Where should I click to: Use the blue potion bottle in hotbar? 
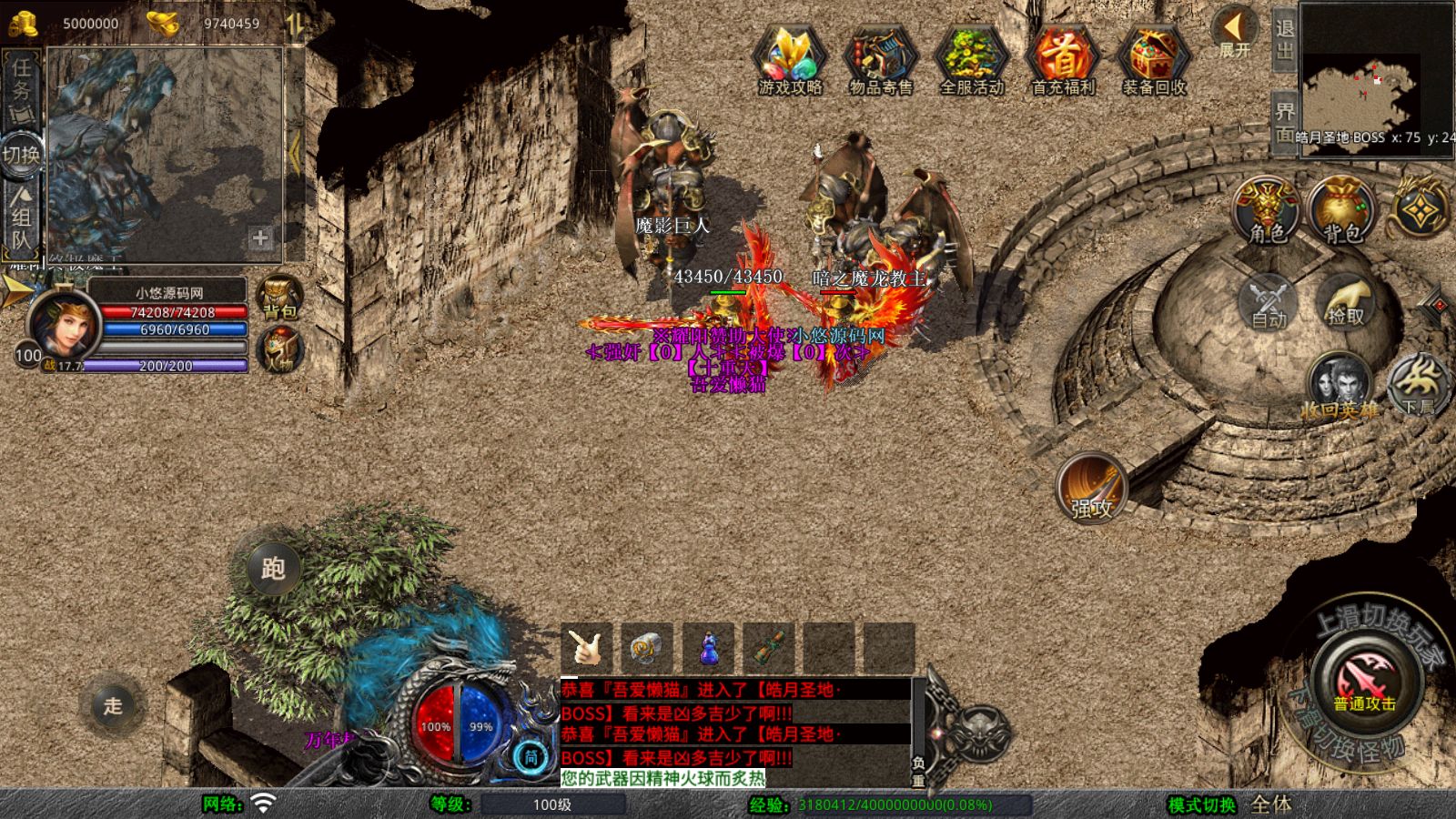point(708,649)
